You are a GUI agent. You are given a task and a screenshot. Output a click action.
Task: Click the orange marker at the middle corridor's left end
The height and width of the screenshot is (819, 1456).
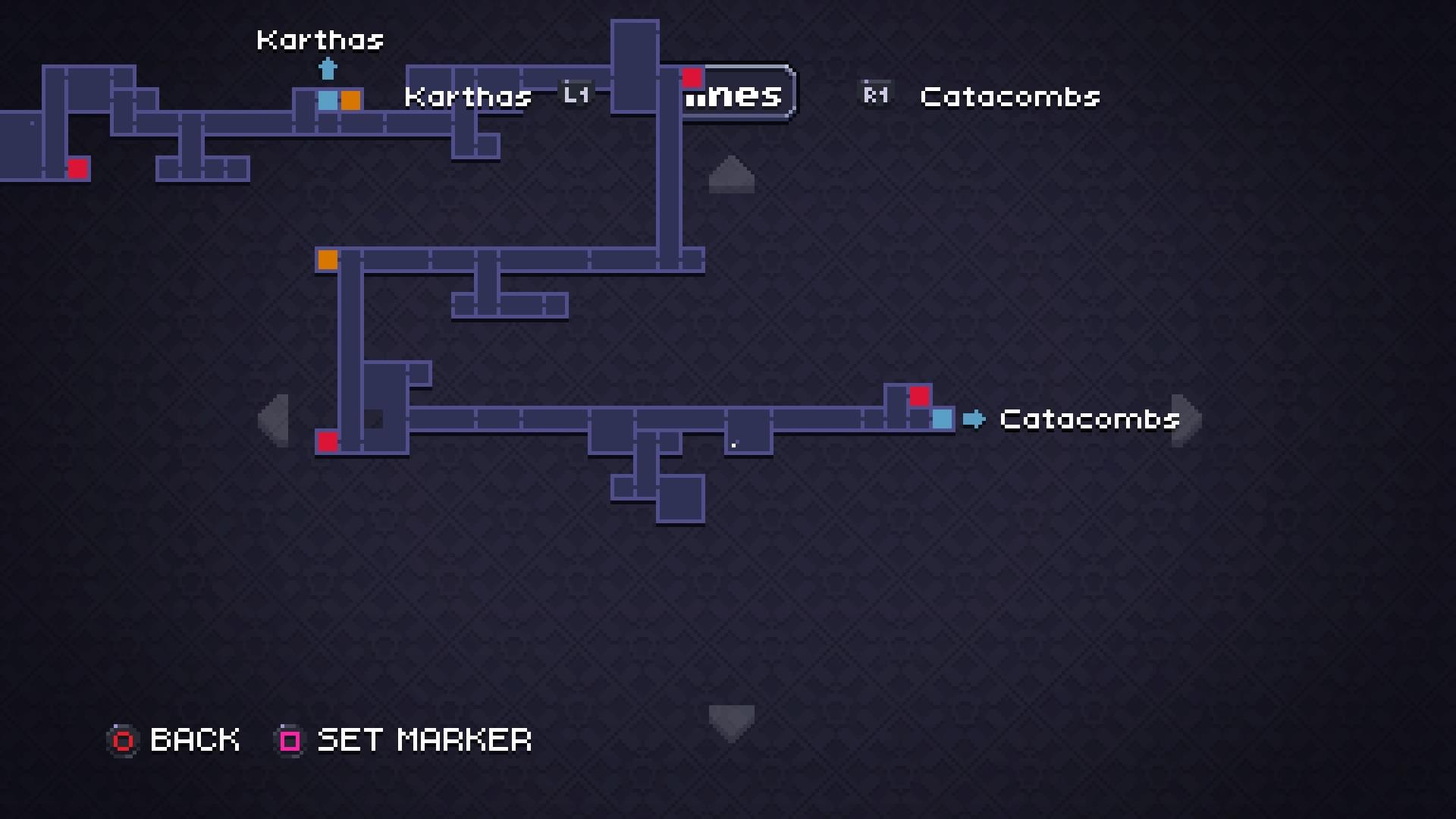326,259
